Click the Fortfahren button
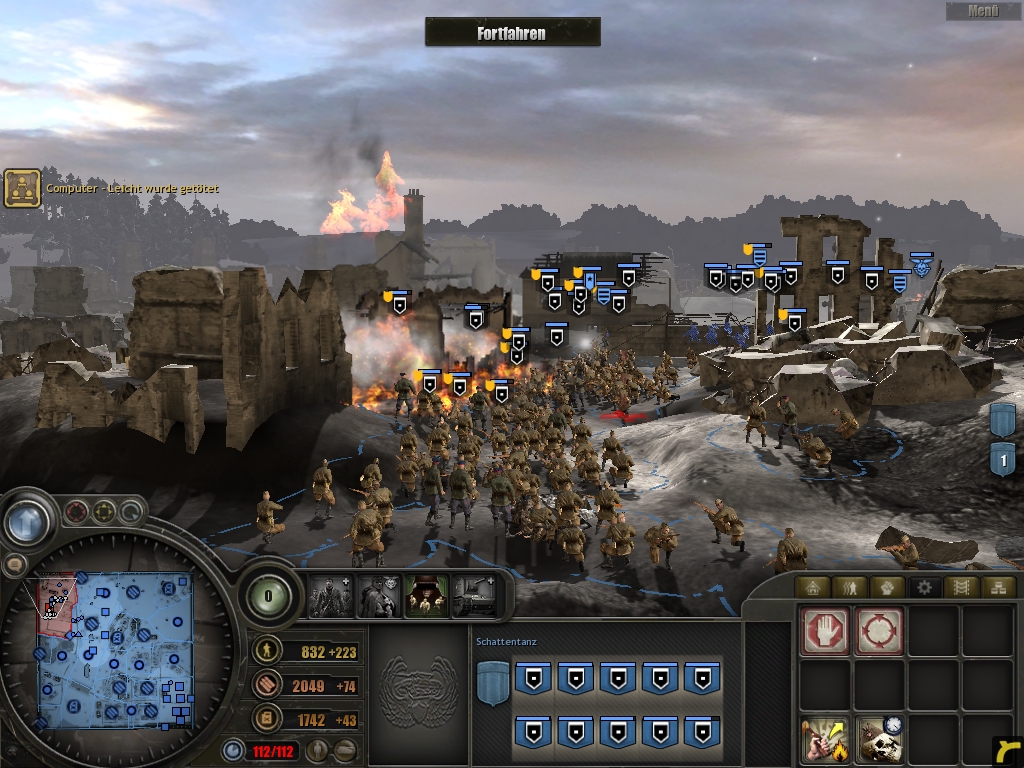 (x=512, y=32)
